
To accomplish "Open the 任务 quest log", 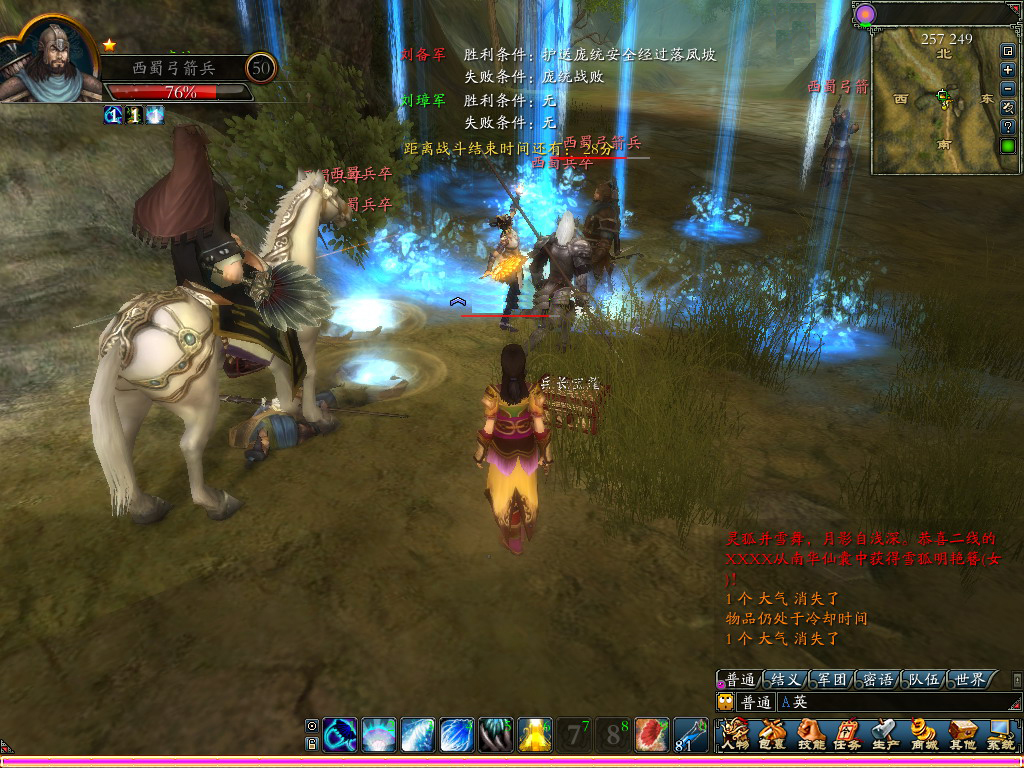I will click(847, 734).
